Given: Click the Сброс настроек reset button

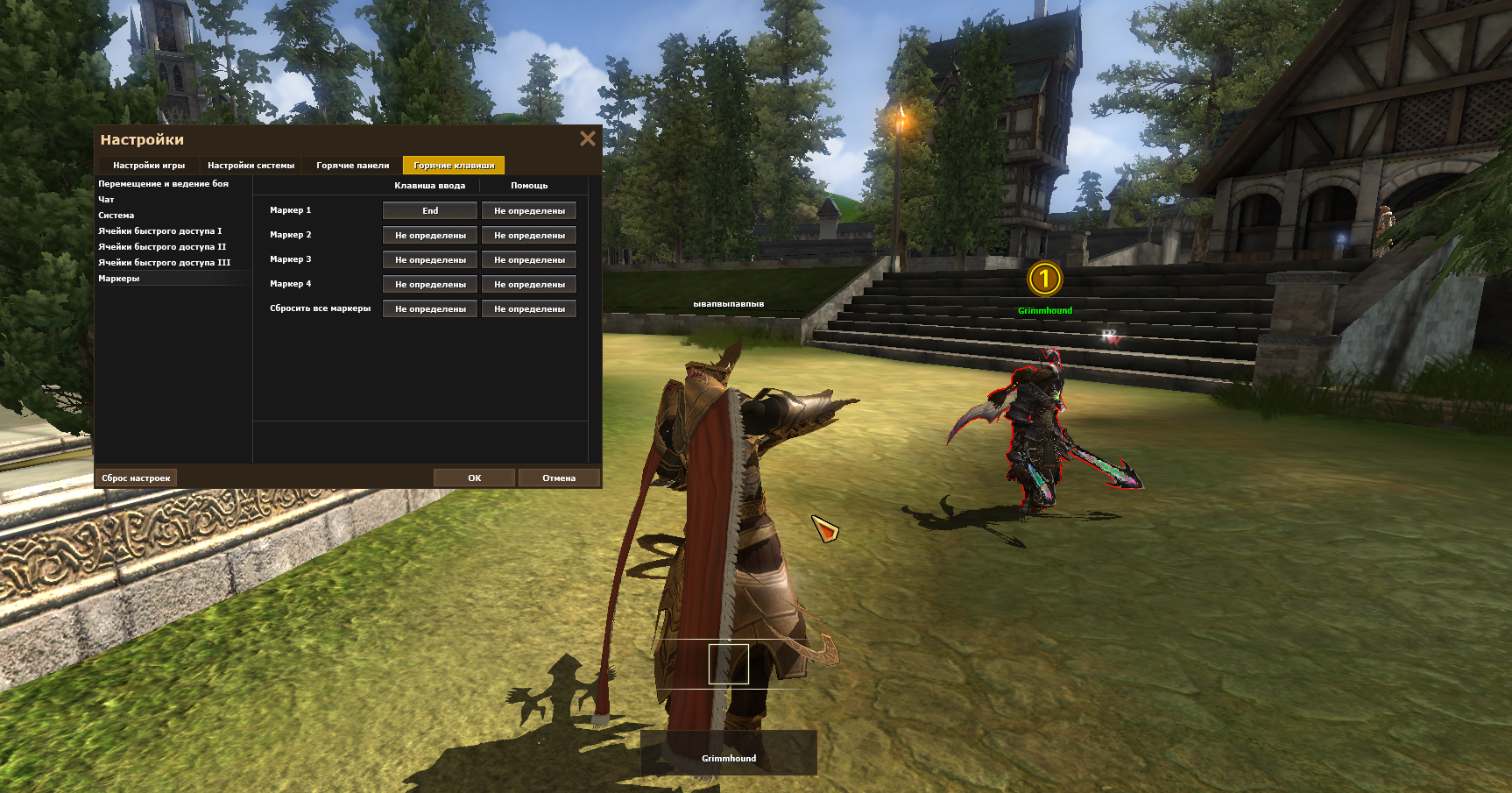Looking at the screenshot, I should click(x=136, y=478).
